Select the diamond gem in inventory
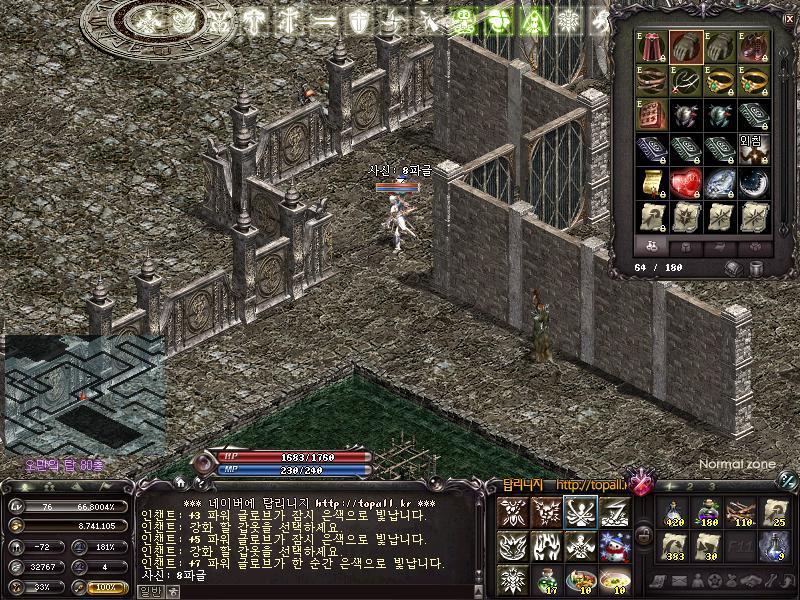This screenshot has height=600, width=800. [718, 182]
